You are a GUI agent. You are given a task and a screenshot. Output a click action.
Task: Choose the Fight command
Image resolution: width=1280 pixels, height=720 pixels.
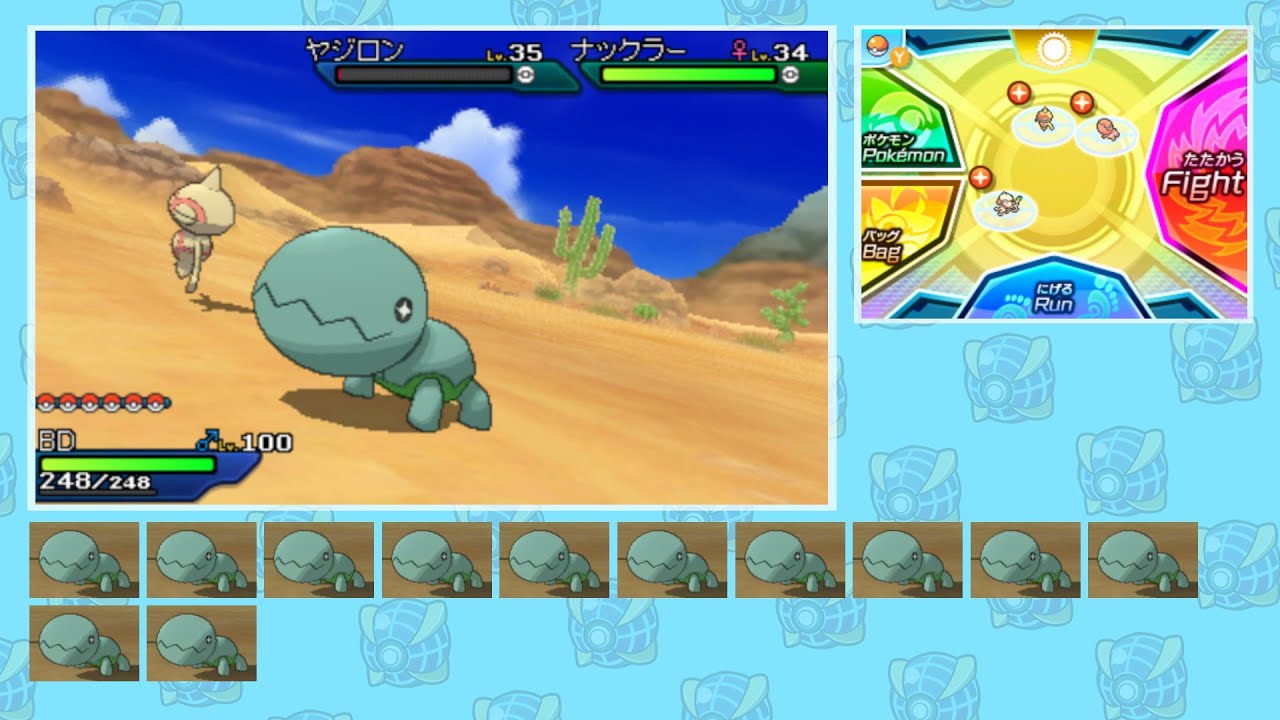1202,182
